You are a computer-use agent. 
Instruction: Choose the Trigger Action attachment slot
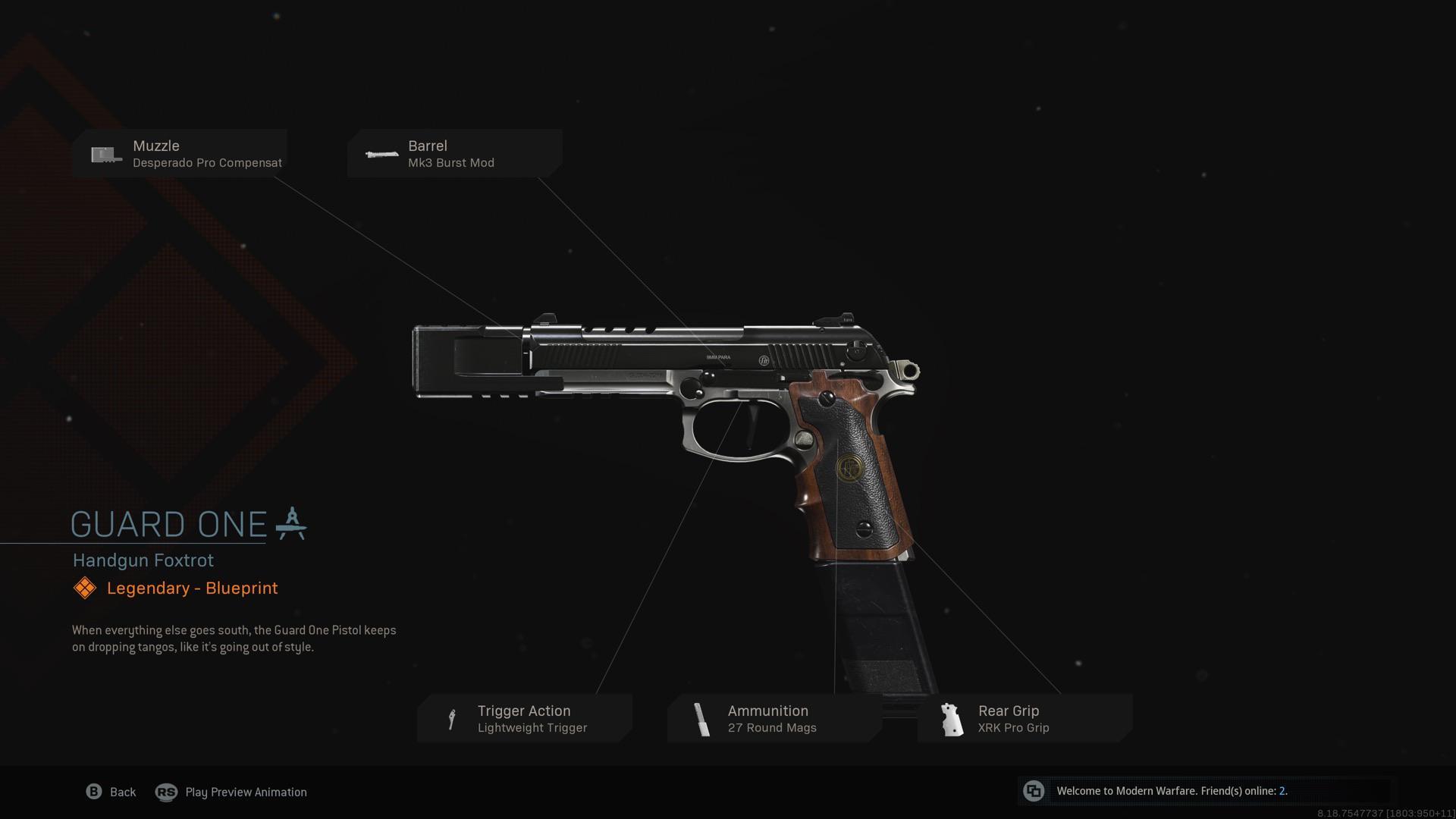click(524, 718)
